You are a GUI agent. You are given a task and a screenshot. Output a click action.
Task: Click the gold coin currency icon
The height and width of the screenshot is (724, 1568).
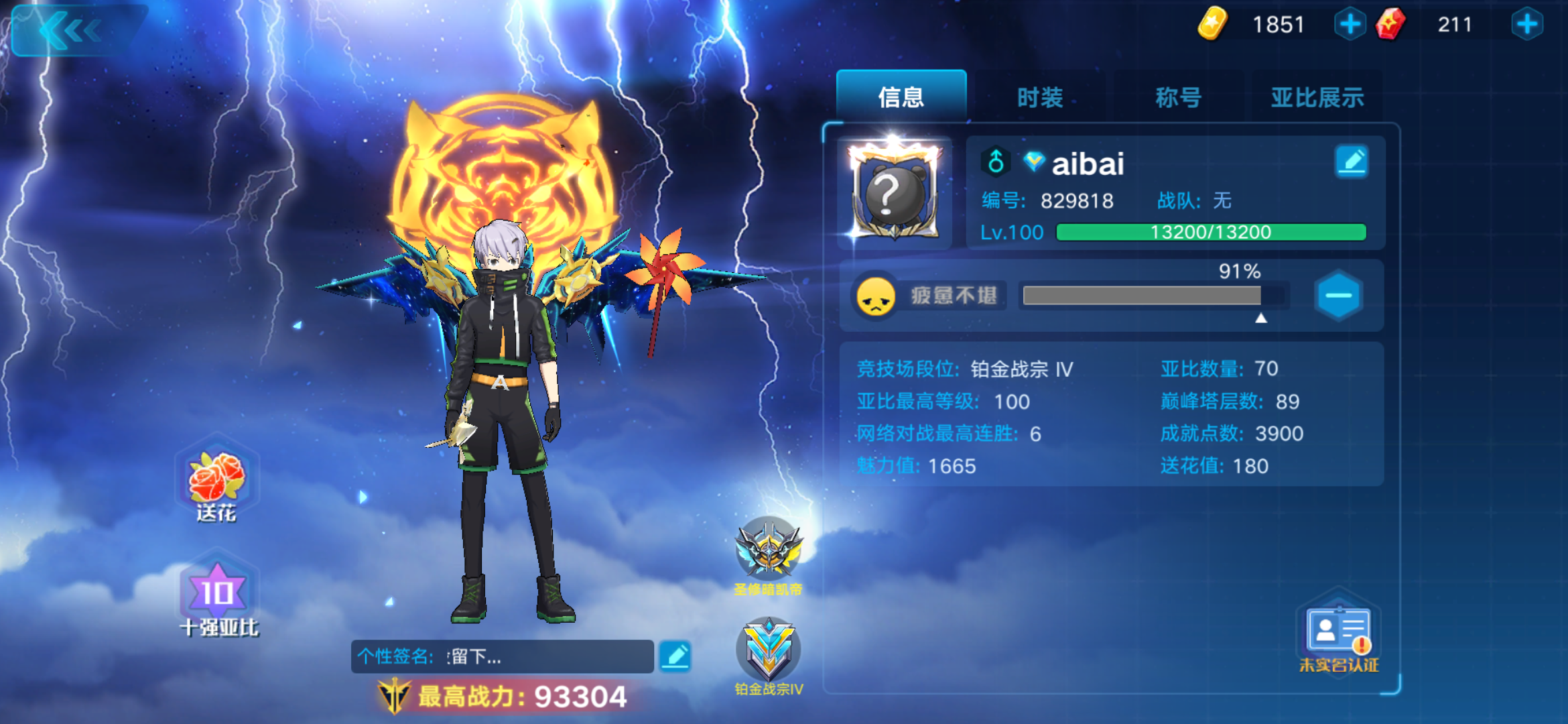1211,23
